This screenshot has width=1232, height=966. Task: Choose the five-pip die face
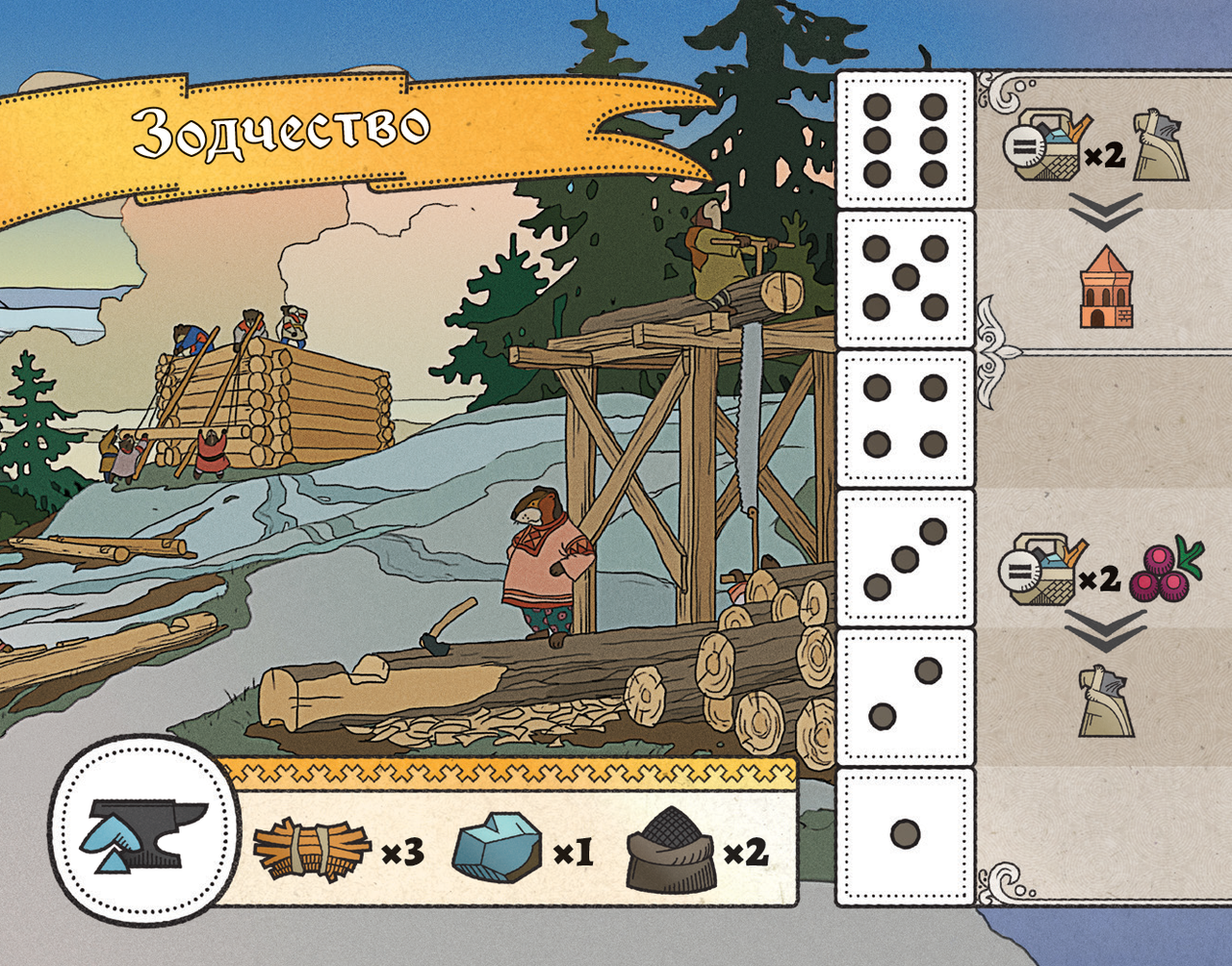[x=905, y=279]
